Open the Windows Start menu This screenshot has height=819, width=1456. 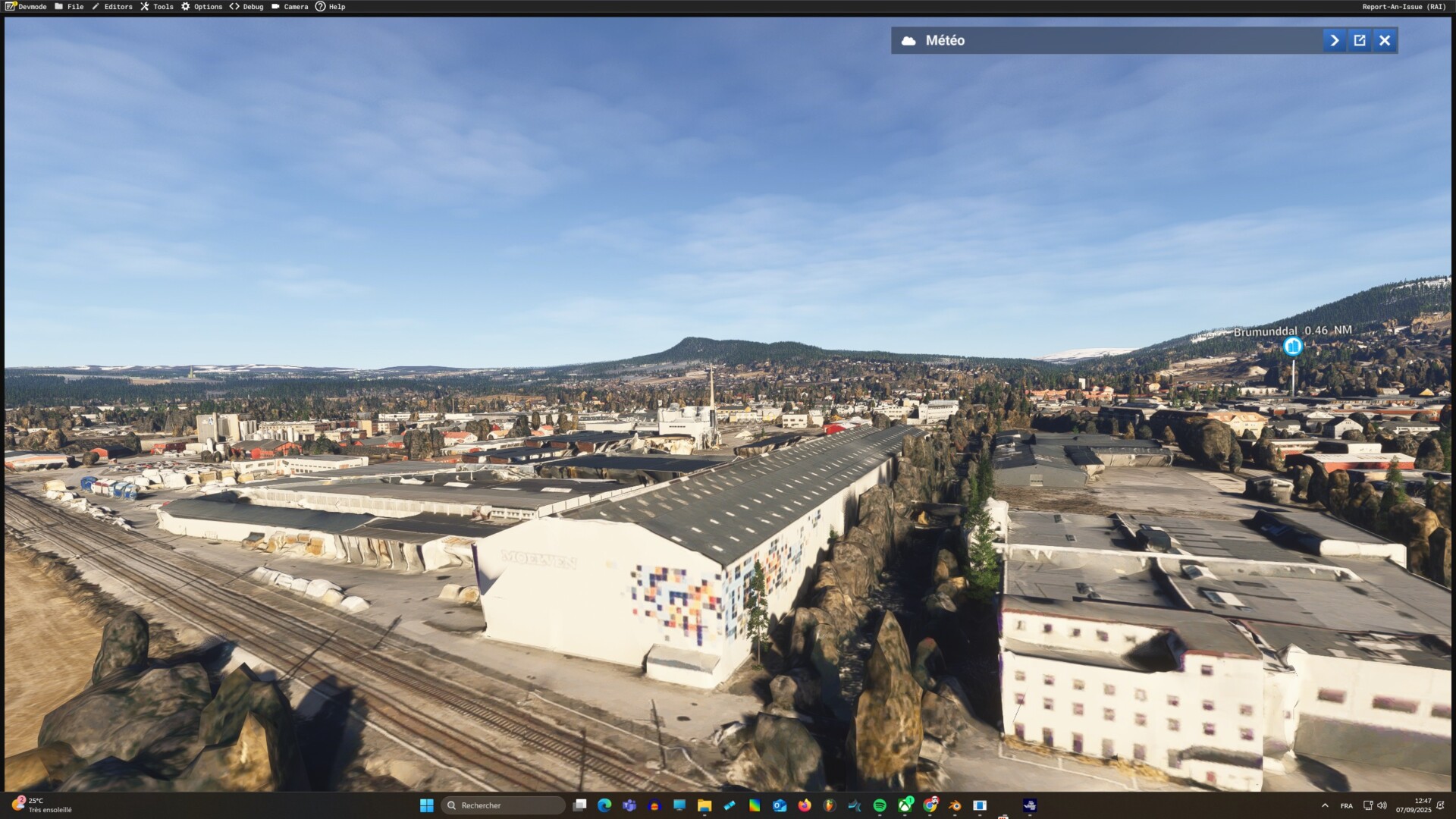click(427, 805)
